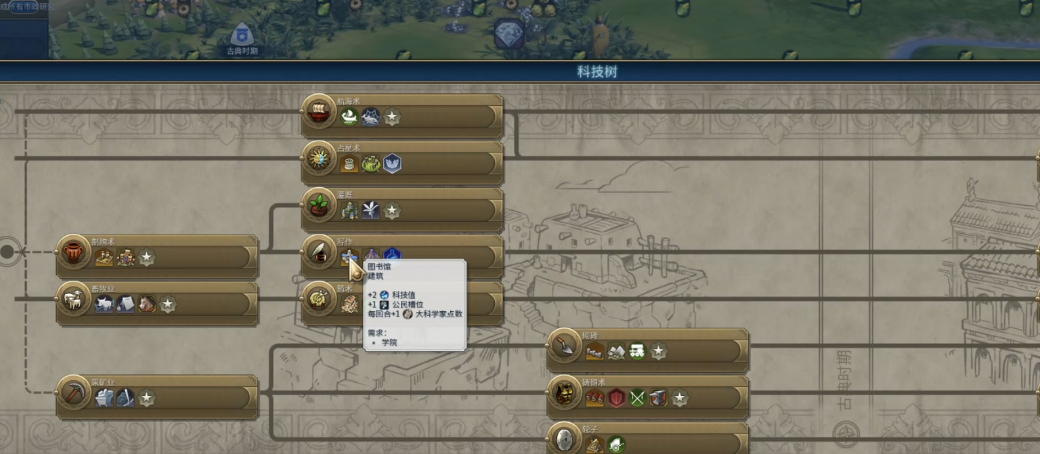Select the Sailing (航海术) technology node

(x=440, y=114)
